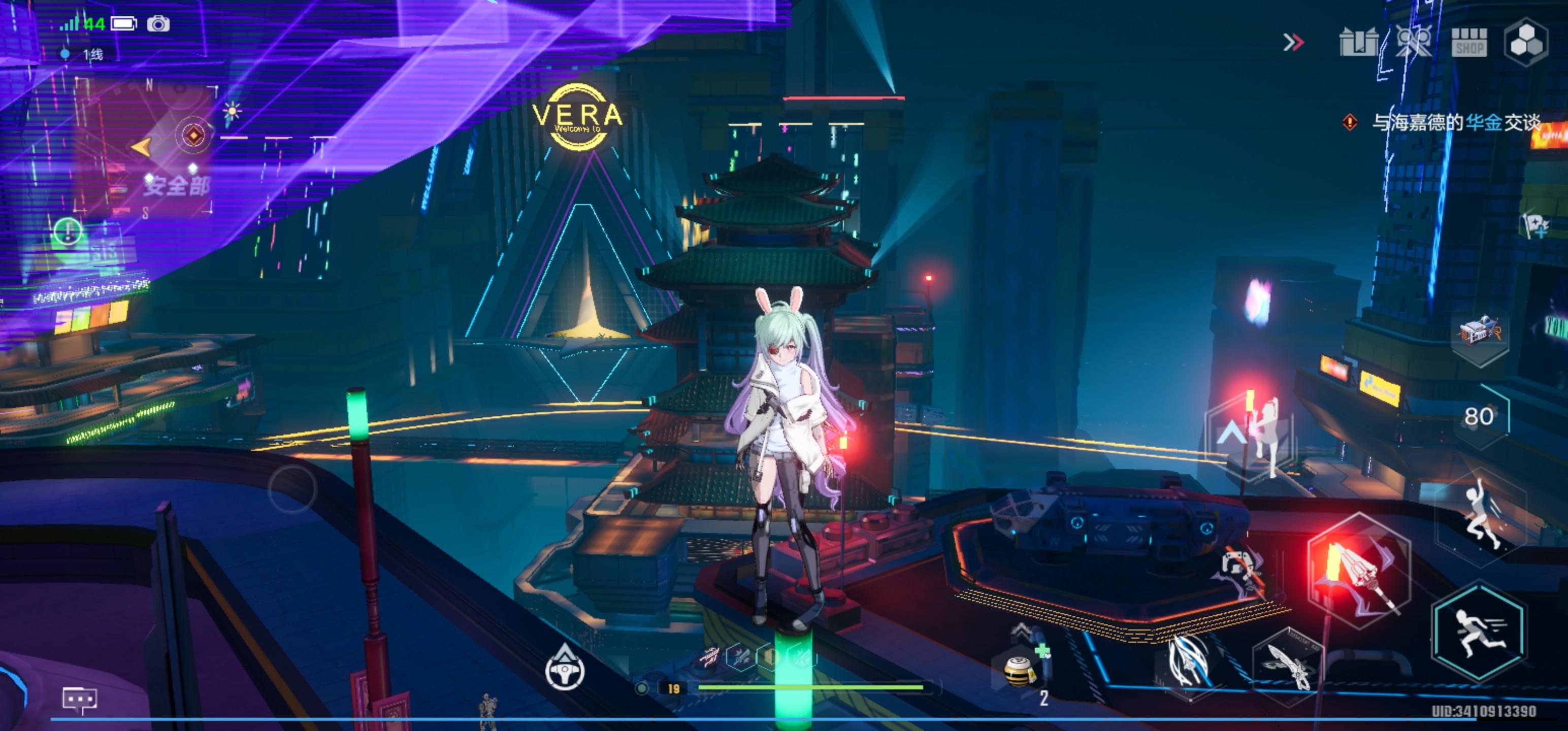
Task: Summon the vehicle with the steering wheel icon
Action: tap(564, 670)
